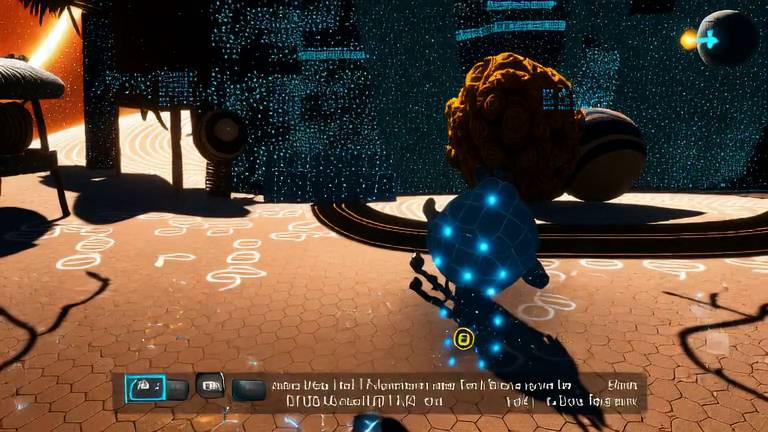Image resolution: width=768 pixels, height=432 pixels.
Task: Select the cyan-highlighted hotbar slot
Action: click(x=145, y=387)
